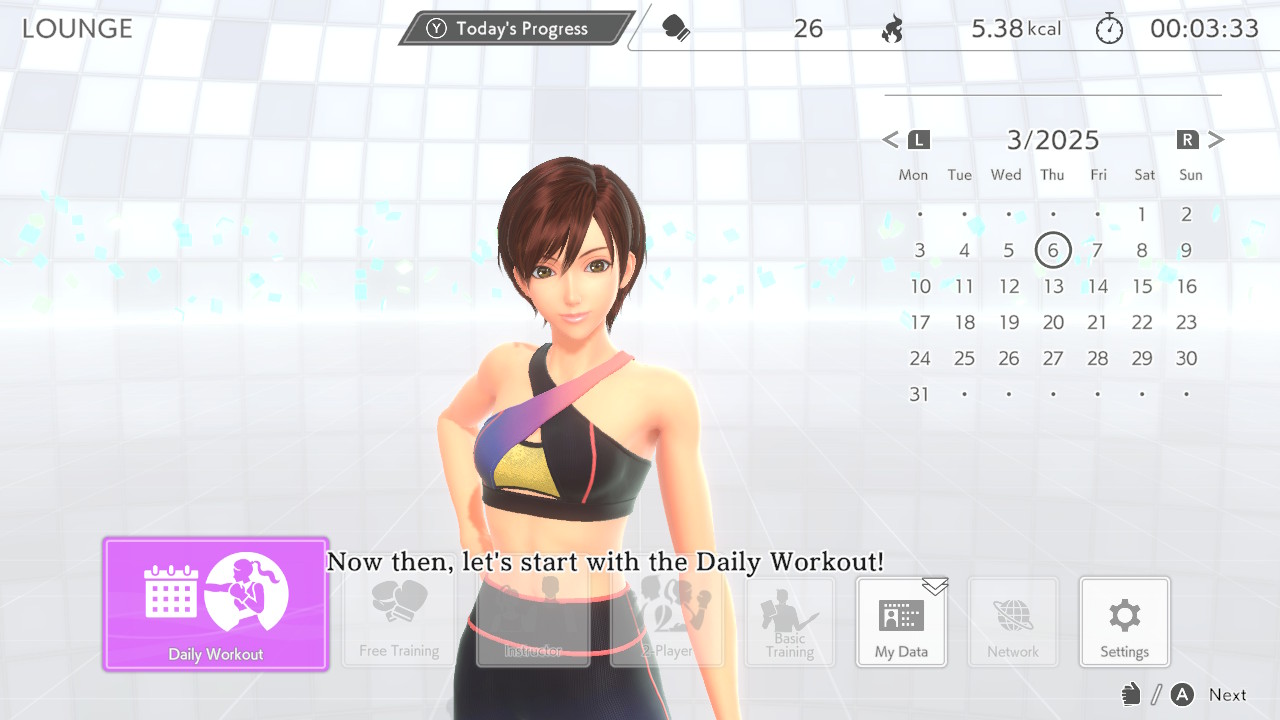The width and height of the screenshot is (1280, 720).
Task: Show Today's Progress panel
Action: tap(517, 28)
